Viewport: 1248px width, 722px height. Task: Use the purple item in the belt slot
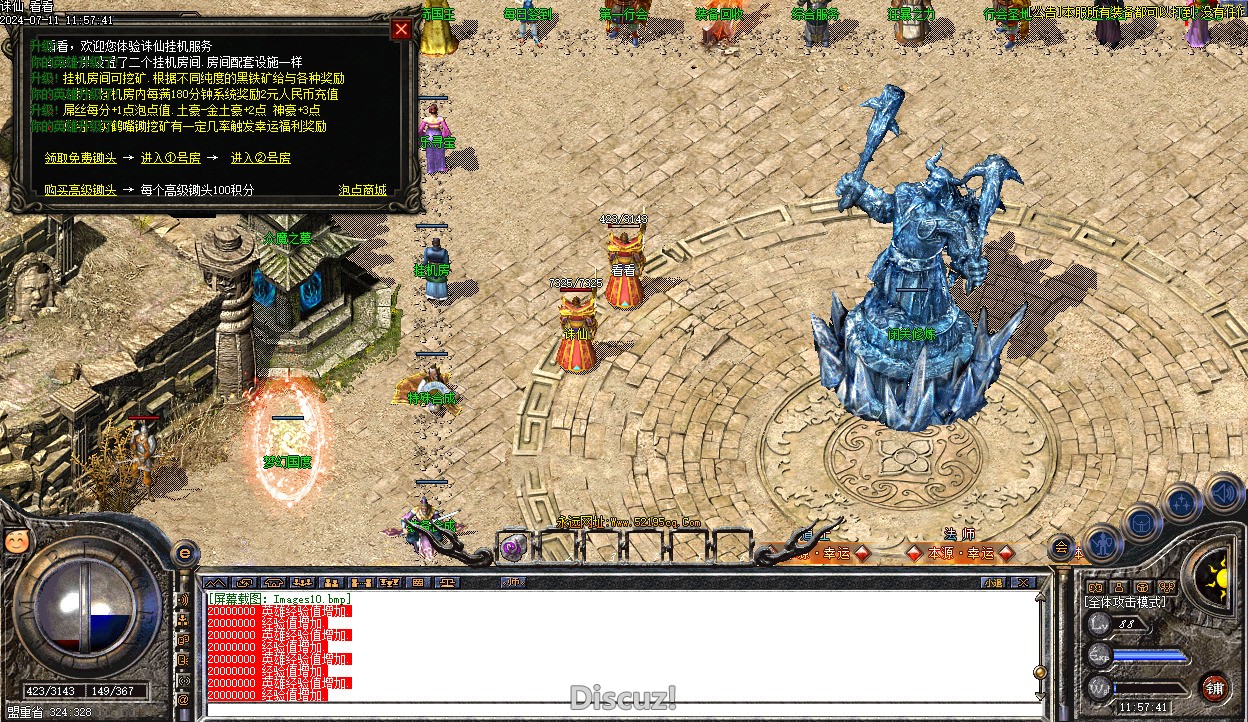click(514, 547)
